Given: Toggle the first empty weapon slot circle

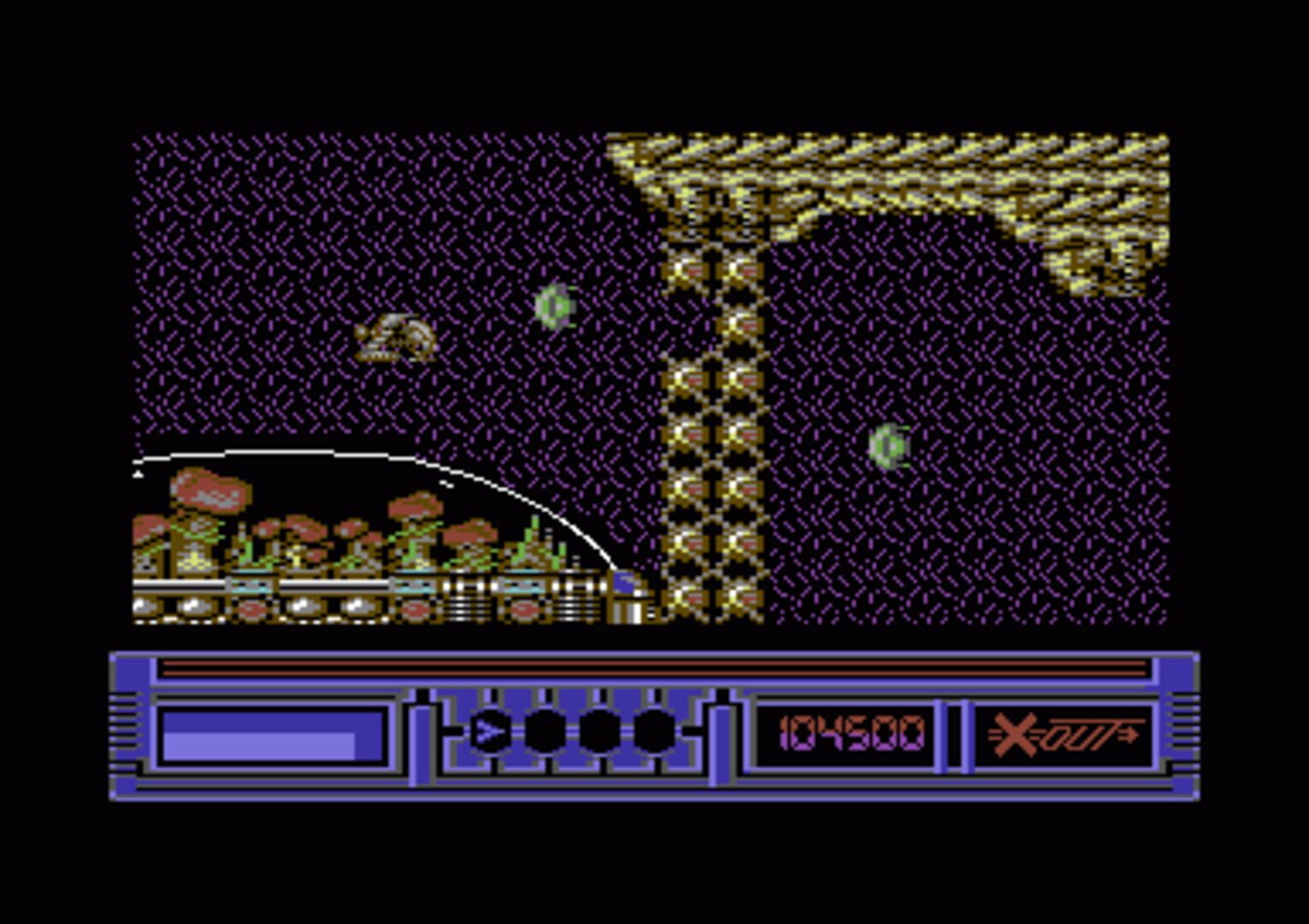Looking at the screenshot, I should tap(545, 731).
